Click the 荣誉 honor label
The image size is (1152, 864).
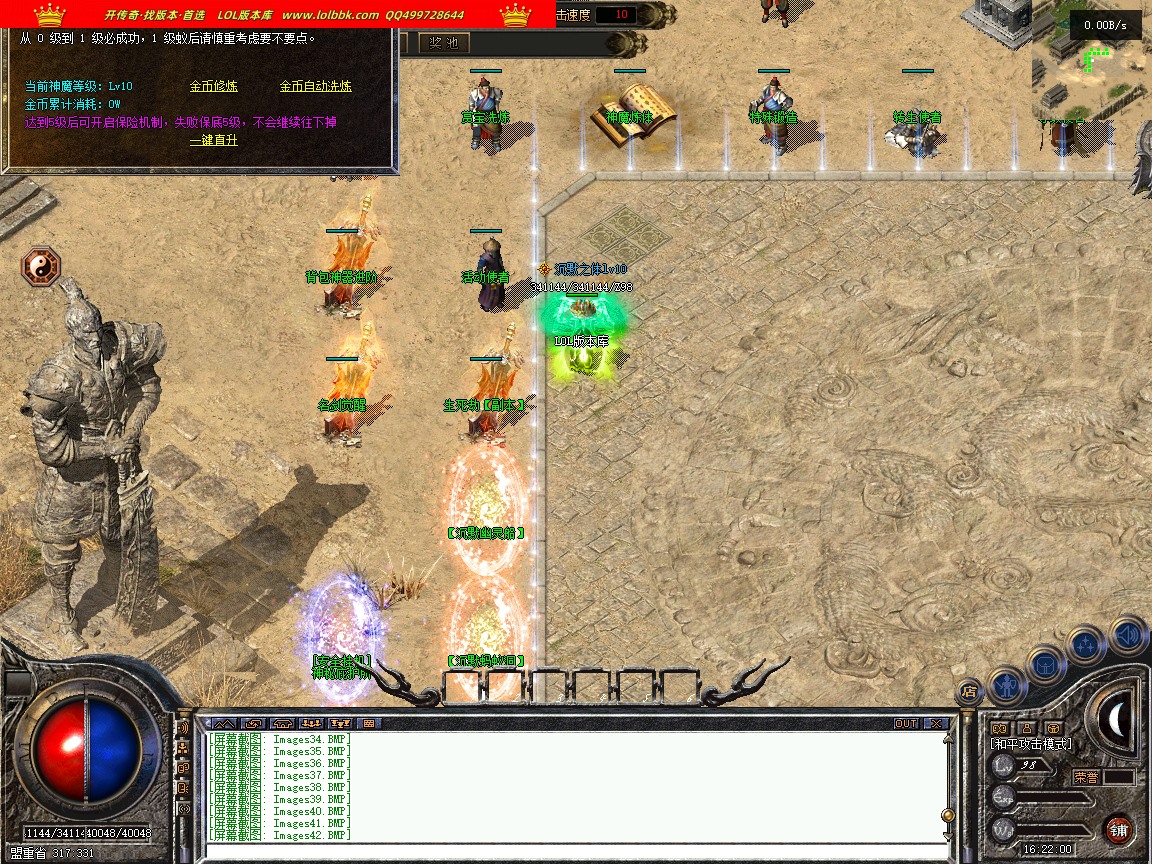(1086, 776)
